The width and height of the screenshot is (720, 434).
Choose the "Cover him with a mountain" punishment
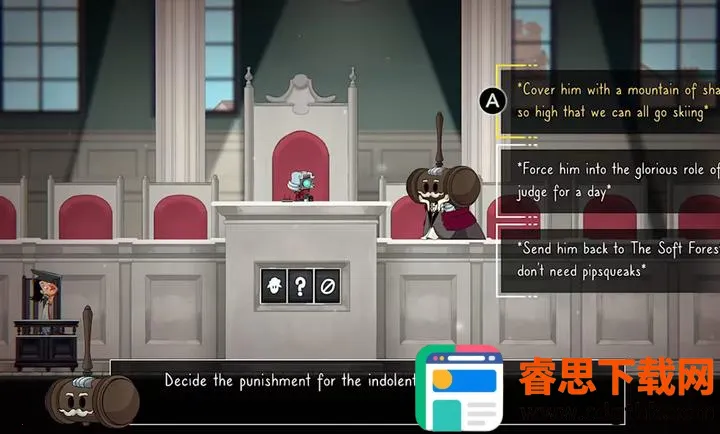pos(613,99)
